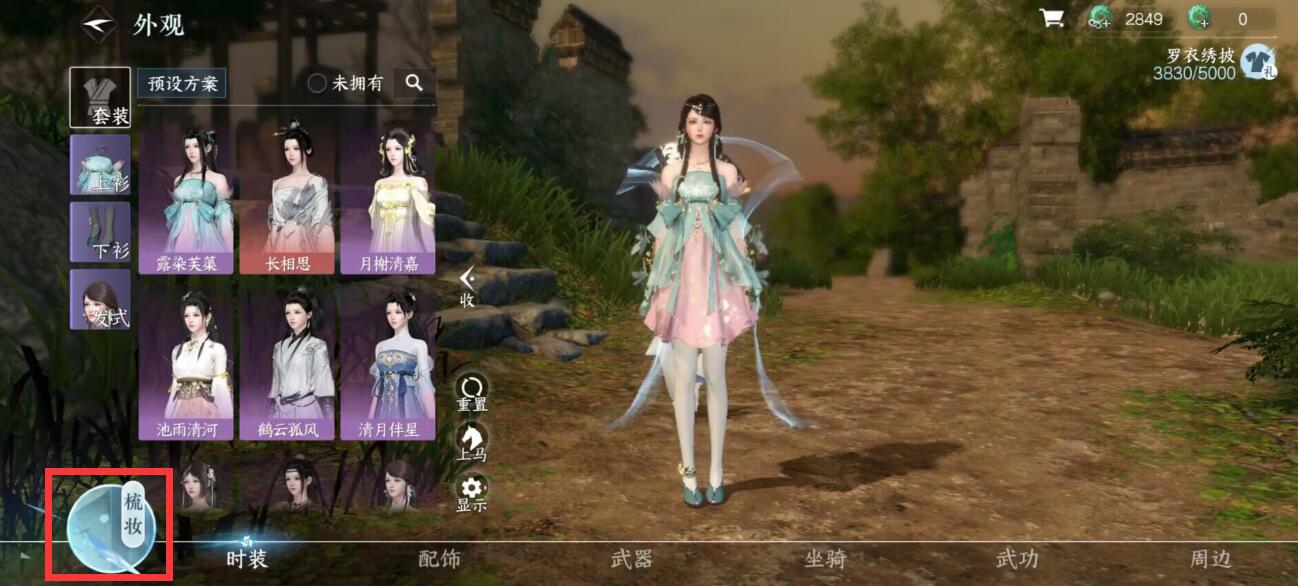This screenshot has height=586, width=1298.
Task: Open the 预设方案 preset plans
Action: pos(181,84)
